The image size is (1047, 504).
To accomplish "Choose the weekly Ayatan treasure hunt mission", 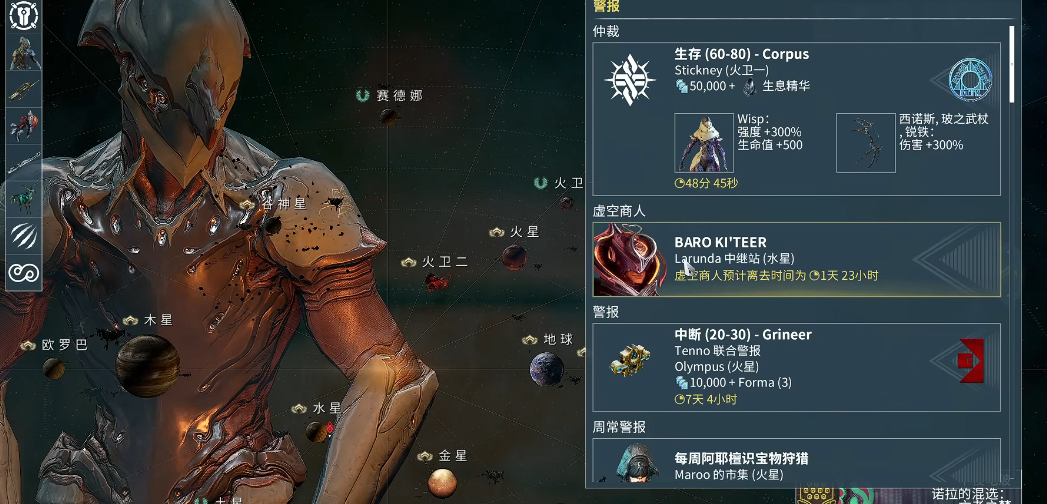I will click(796, 463).
